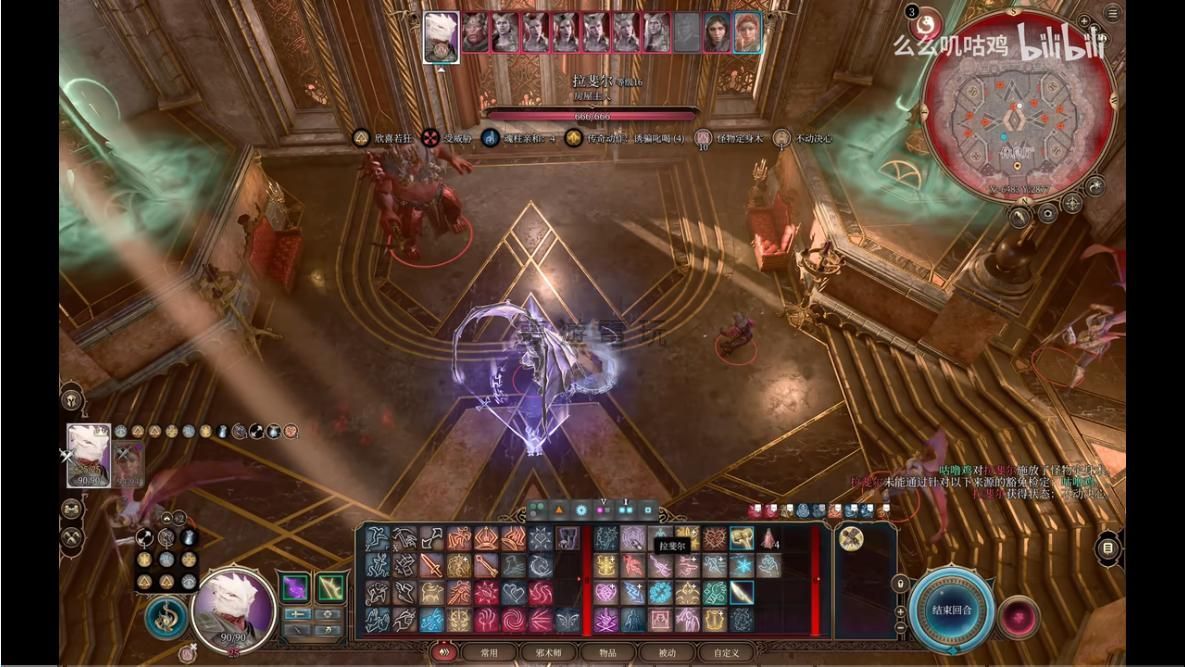Open the hamburger menu beside the minimap
The width and height of the screenshot is (1185, 667).
(1113, 14)
